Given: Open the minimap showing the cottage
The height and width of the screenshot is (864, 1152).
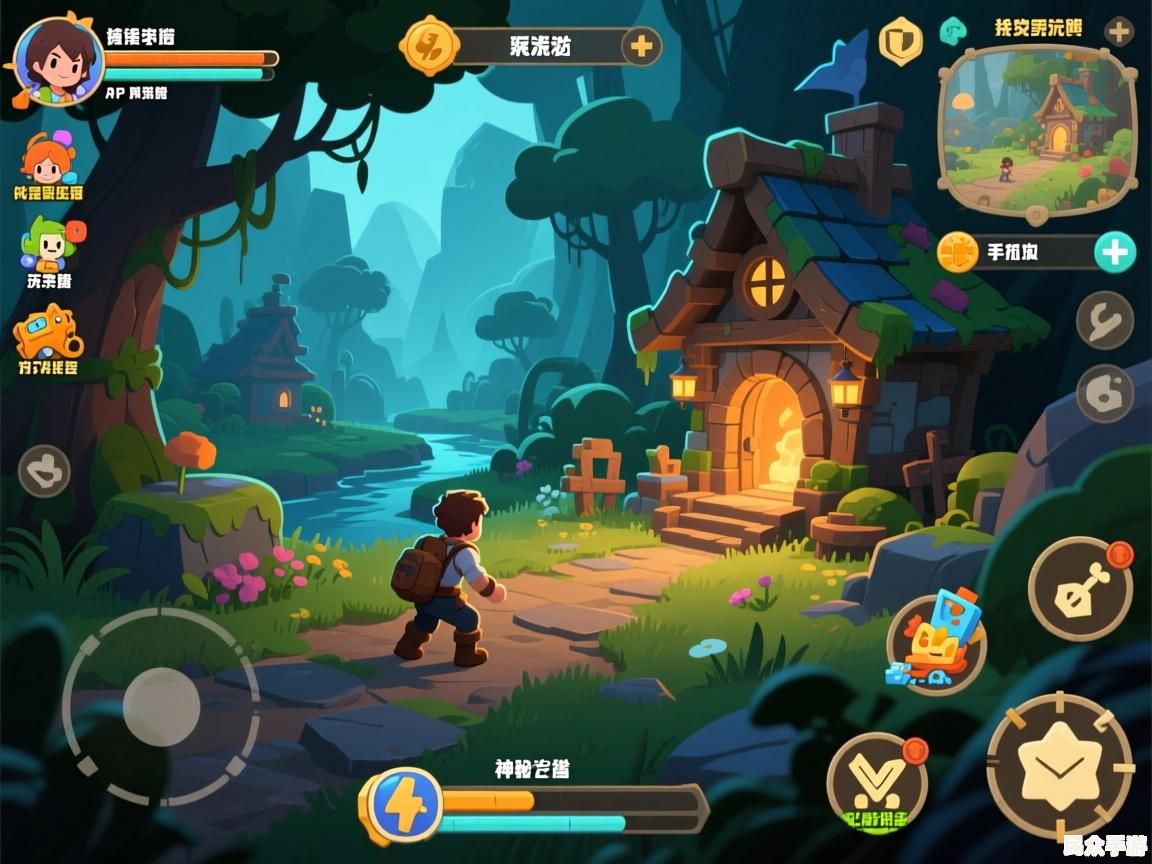Looking at the screenshot, I should [x=1037, y=130].
